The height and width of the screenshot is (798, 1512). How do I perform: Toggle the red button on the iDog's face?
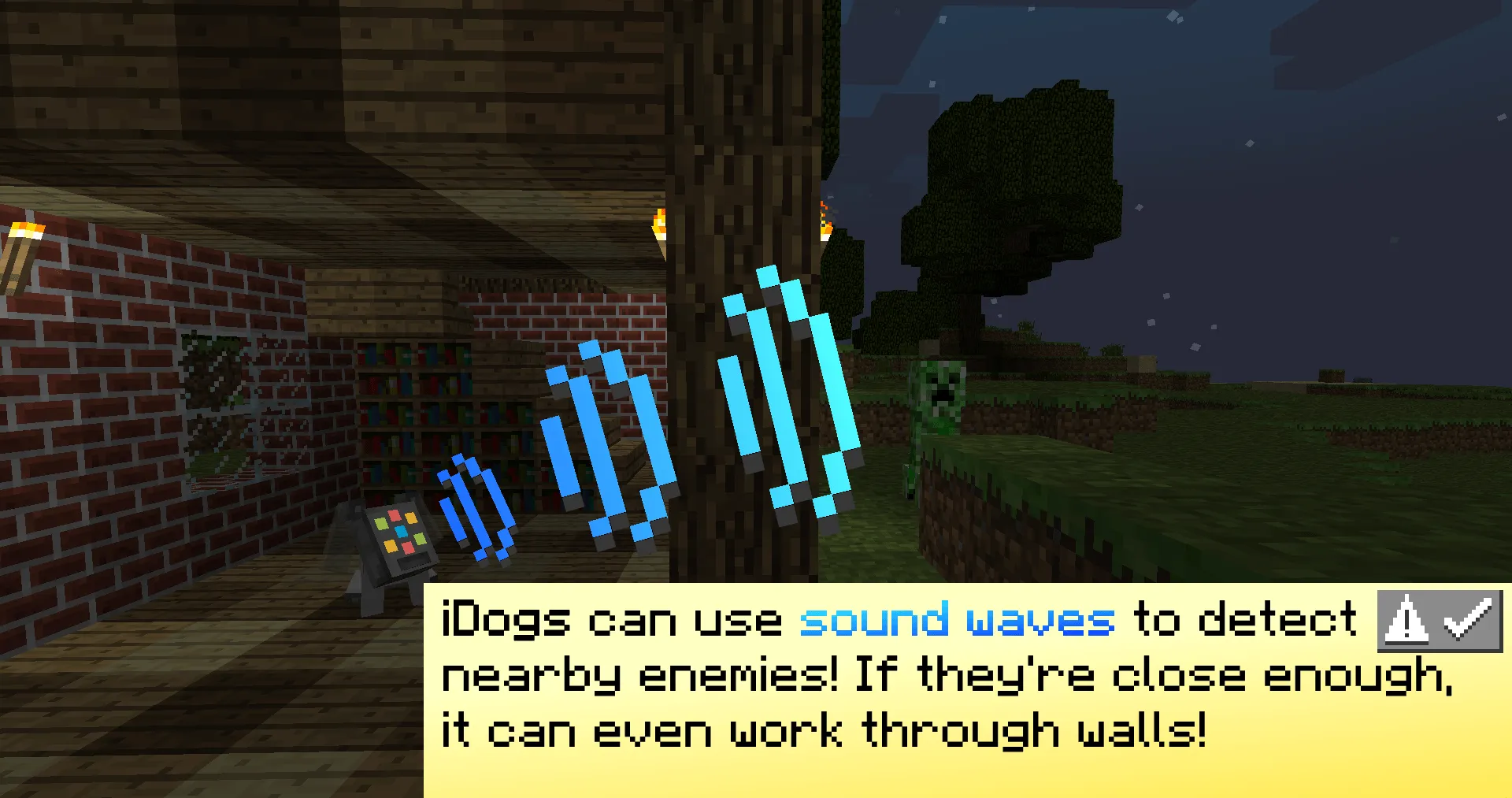(396, 514)
